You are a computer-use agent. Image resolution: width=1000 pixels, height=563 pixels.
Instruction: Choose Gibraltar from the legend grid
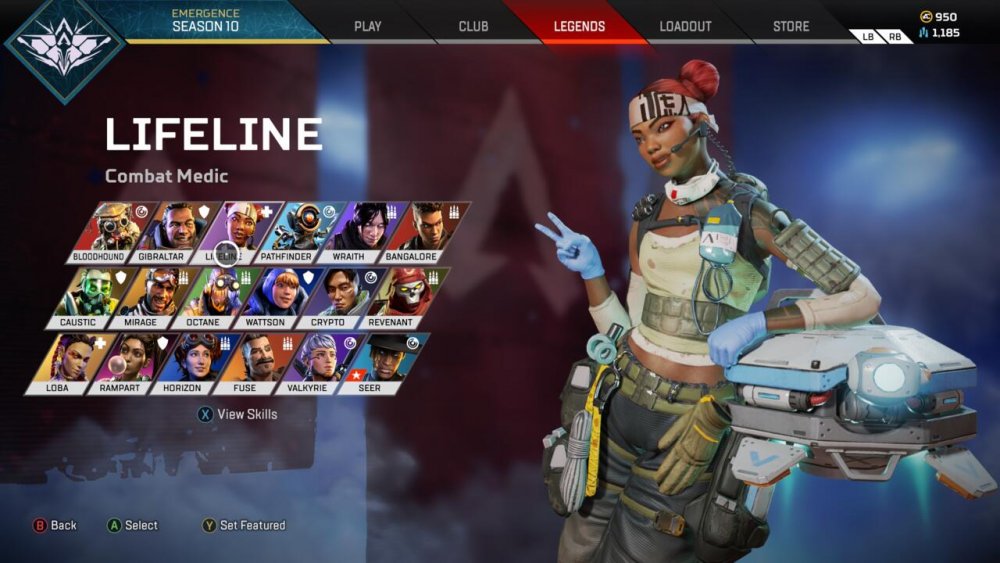171,231
